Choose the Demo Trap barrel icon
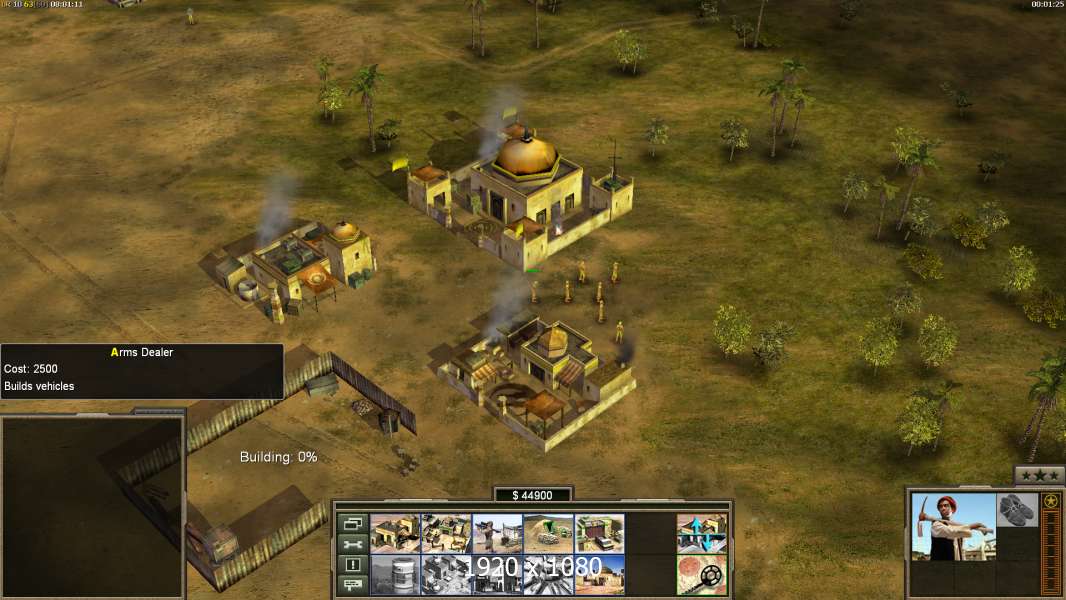The width and height of the screenshot is (1066, 600). click(x=395, y=574)
